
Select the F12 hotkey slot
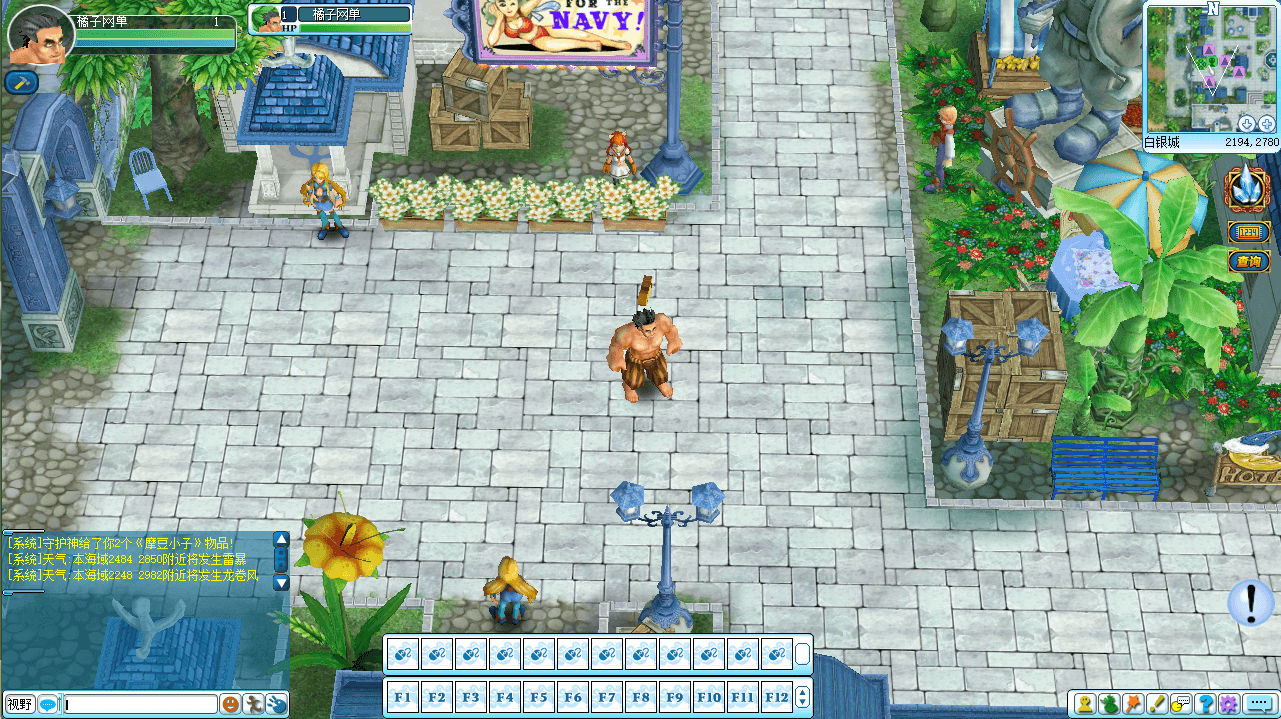pyautogui.click(x=777, y=697)
